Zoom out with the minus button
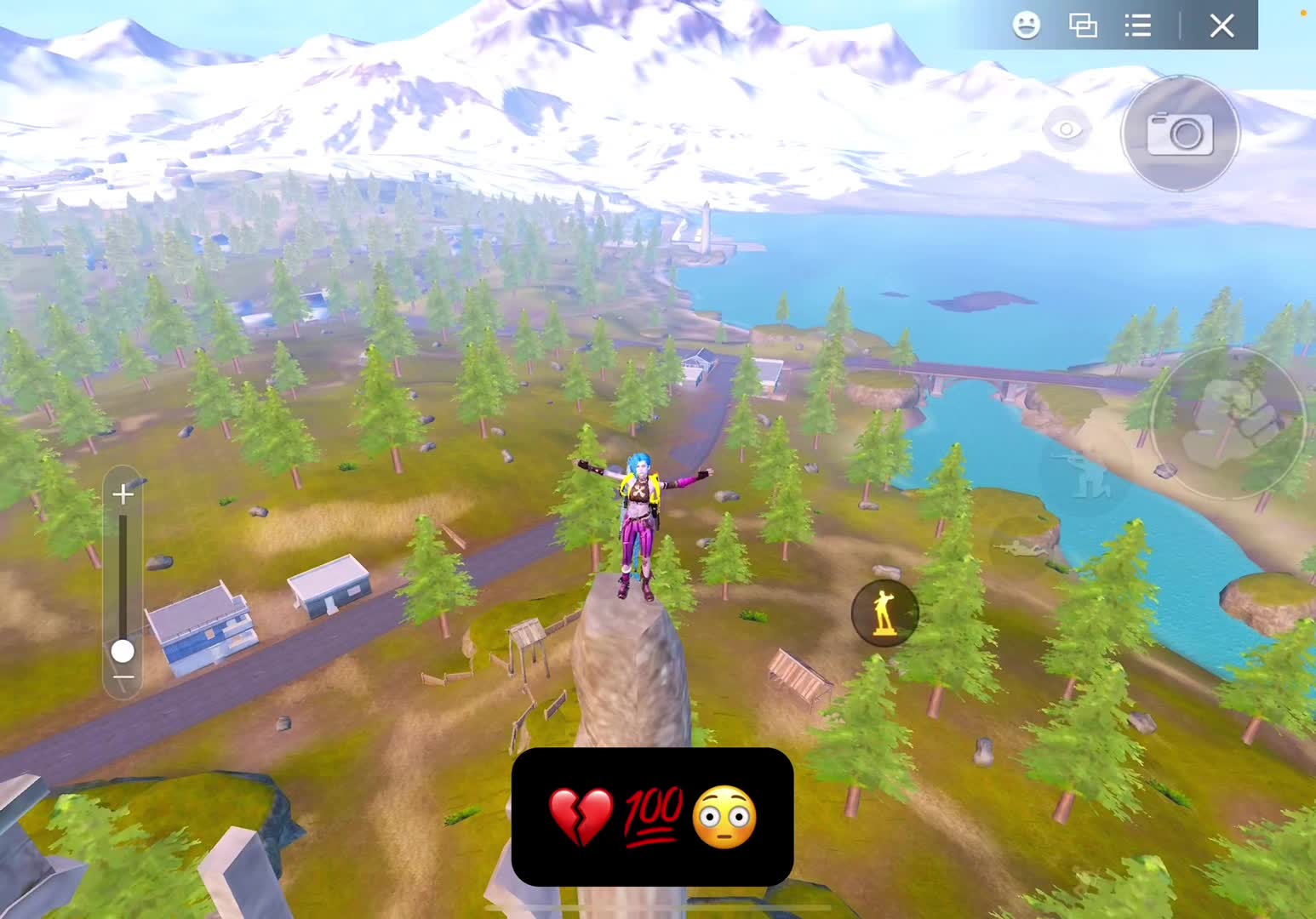Image resolution: width=1316 pixels, height=919 pixels. (x=123, y=678)
